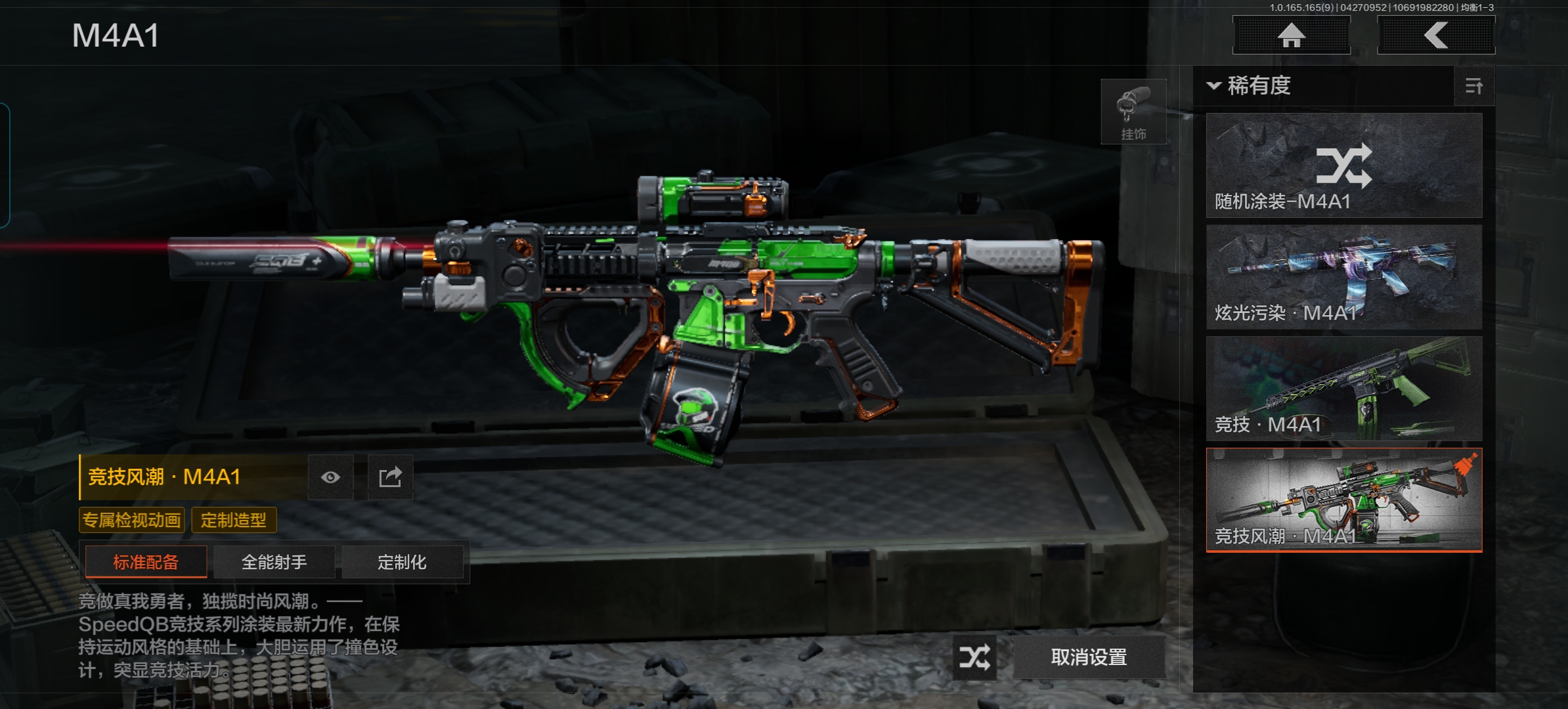Return to the home screen
This screenshot has width=1568, height=709.
1291,35
